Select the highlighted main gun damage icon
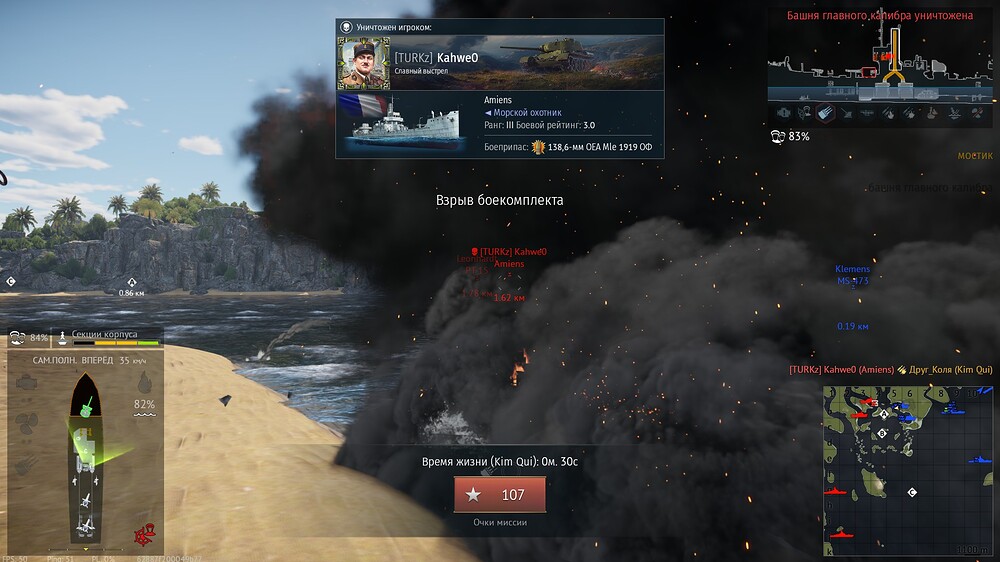1000x562 pixels. click(825, 113)
